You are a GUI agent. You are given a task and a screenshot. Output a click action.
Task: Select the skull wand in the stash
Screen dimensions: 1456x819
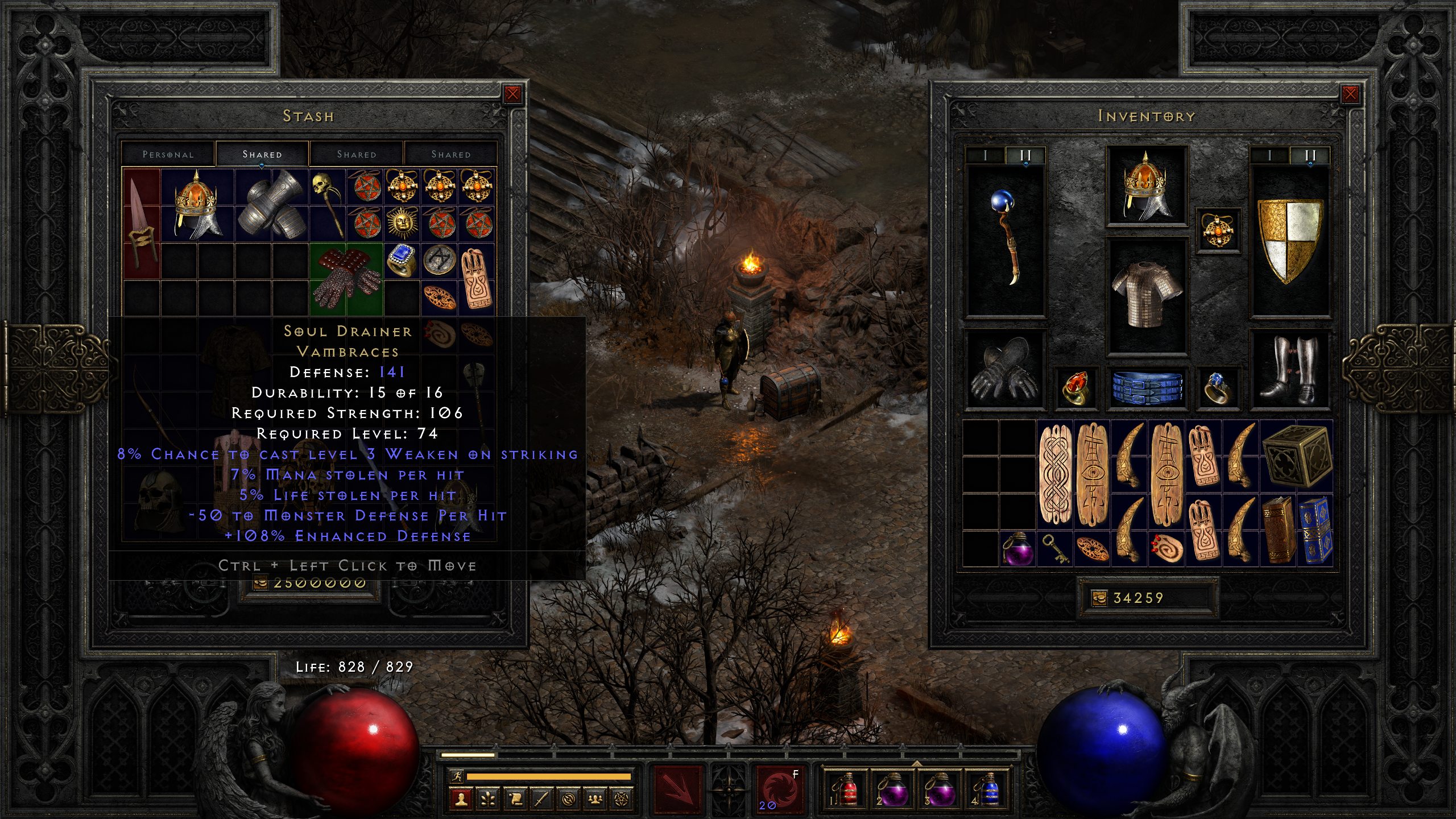(328, 204)
